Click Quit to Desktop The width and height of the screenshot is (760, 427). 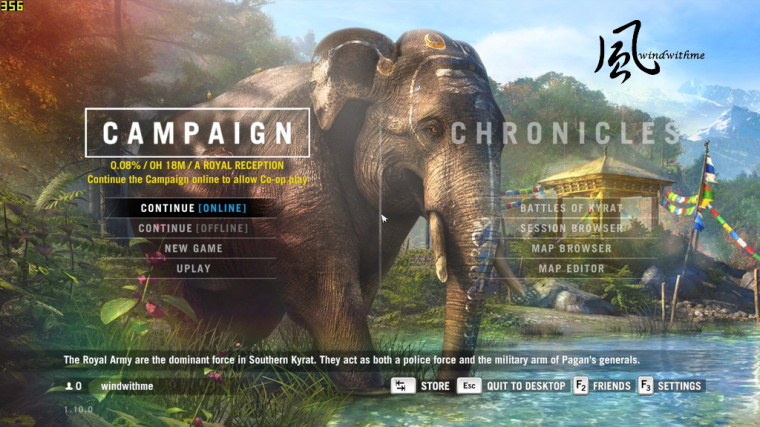tap(509, 386)
